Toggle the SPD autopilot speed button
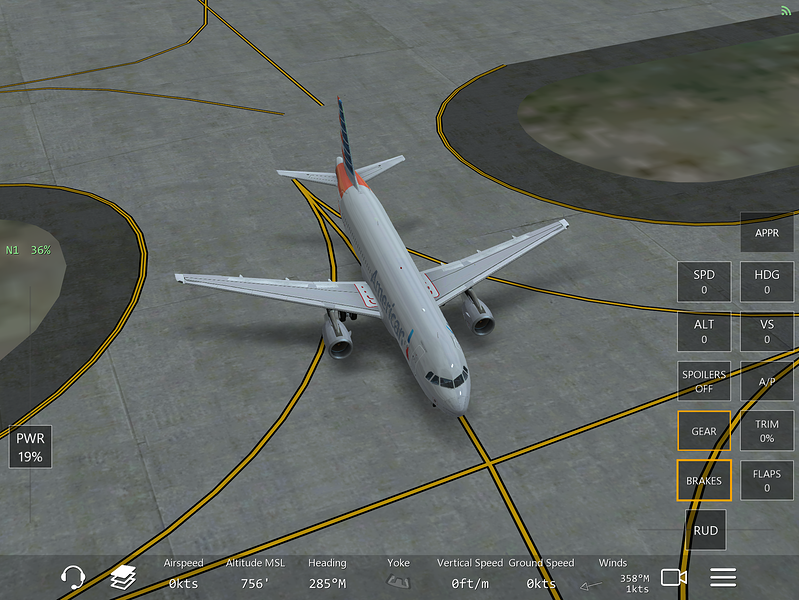Viewport: 799px width, 600px height. point(704,282)
